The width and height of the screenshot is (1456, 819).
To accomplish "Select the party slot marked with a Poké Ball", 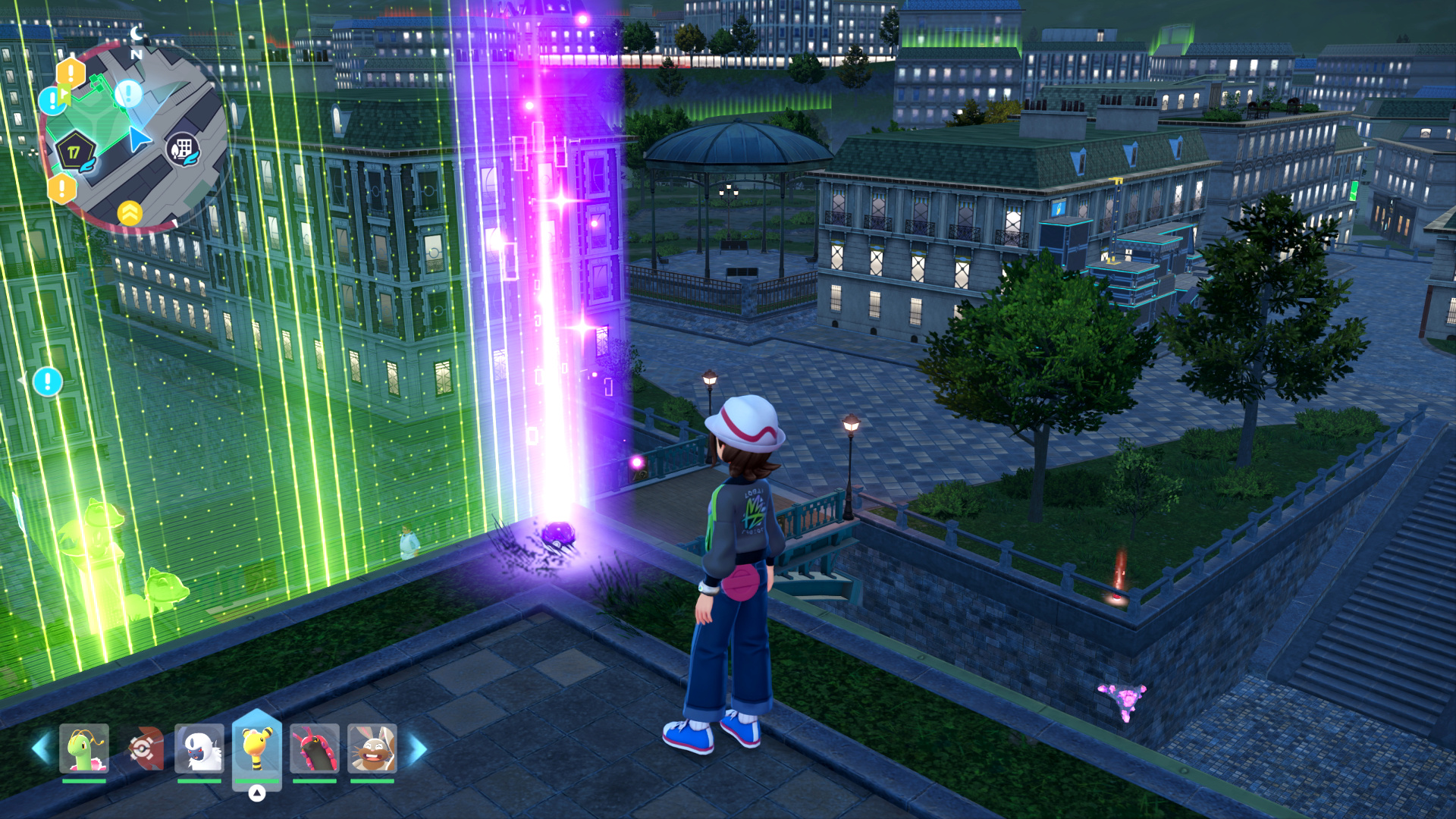I will pyautogui.click(x=143, y=748).
